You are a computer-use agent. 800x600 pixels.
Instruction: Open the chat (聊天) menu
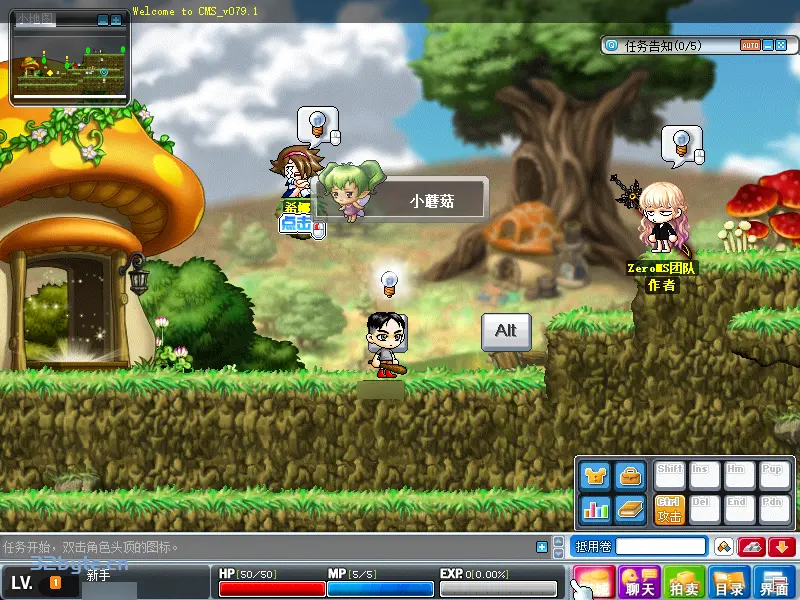coord(638,581)
